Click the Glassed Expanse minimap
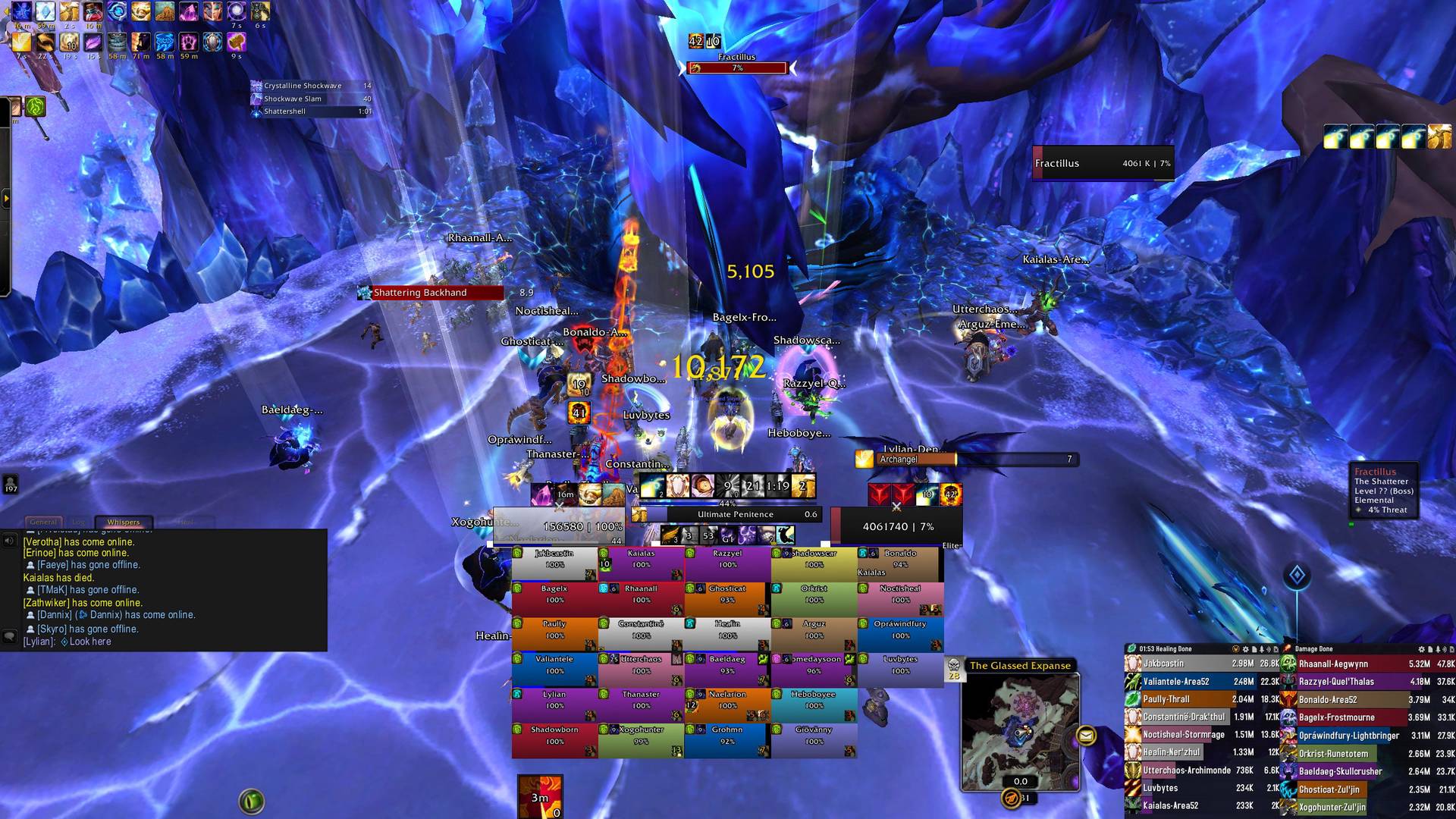Screen dimensions: 1456x819 [x=1020, y=732]
